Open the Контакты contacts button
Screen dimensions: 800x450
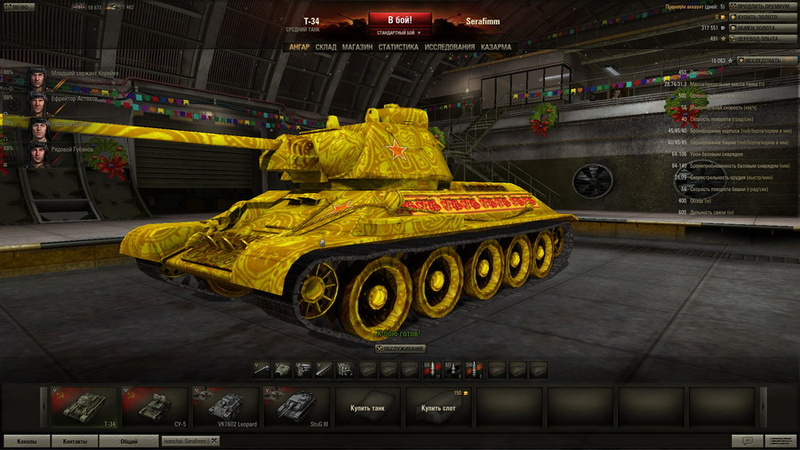pos(76,441)
